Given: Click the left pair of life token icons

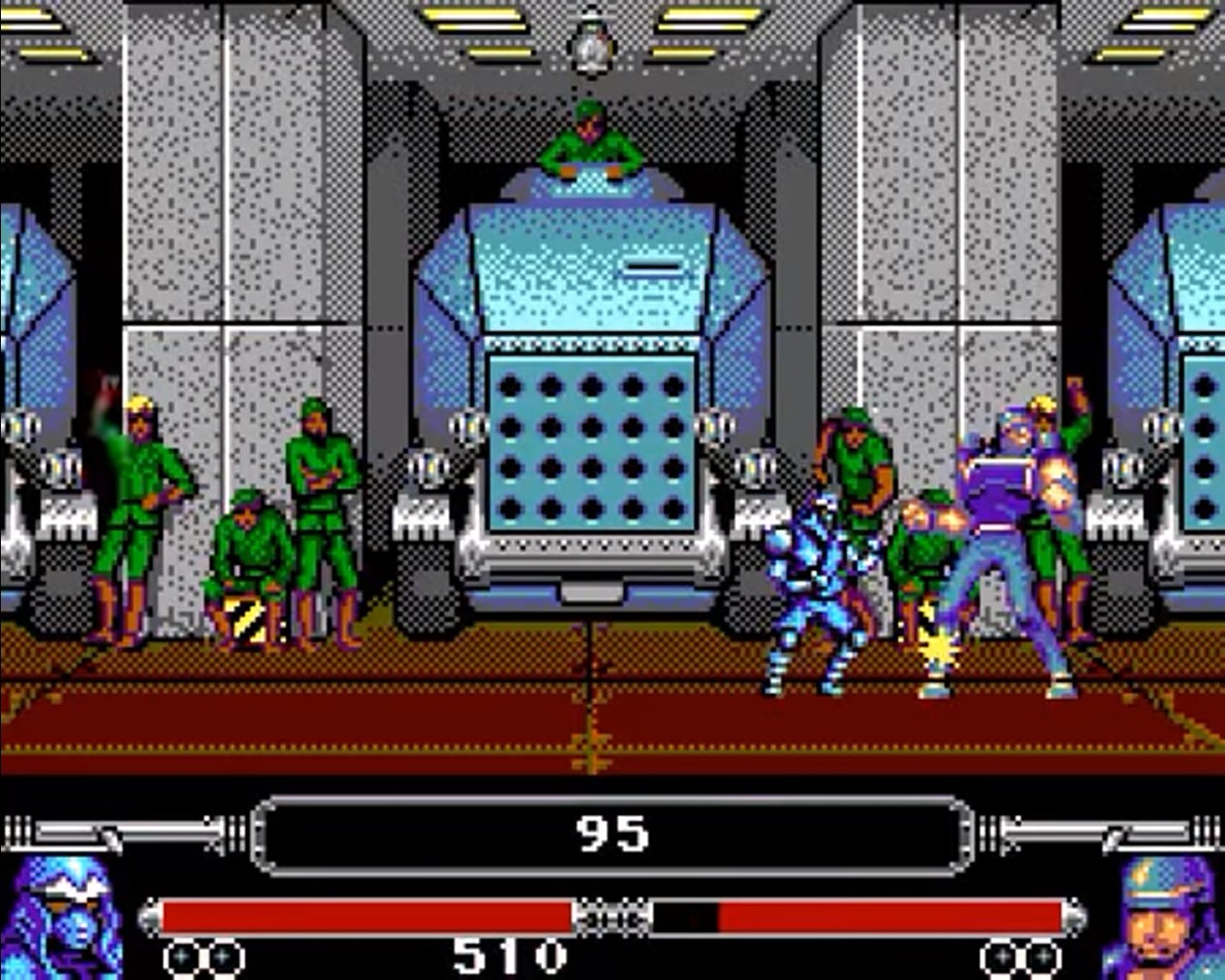Looking at the screenshot, I should click(x=204, y=955).
